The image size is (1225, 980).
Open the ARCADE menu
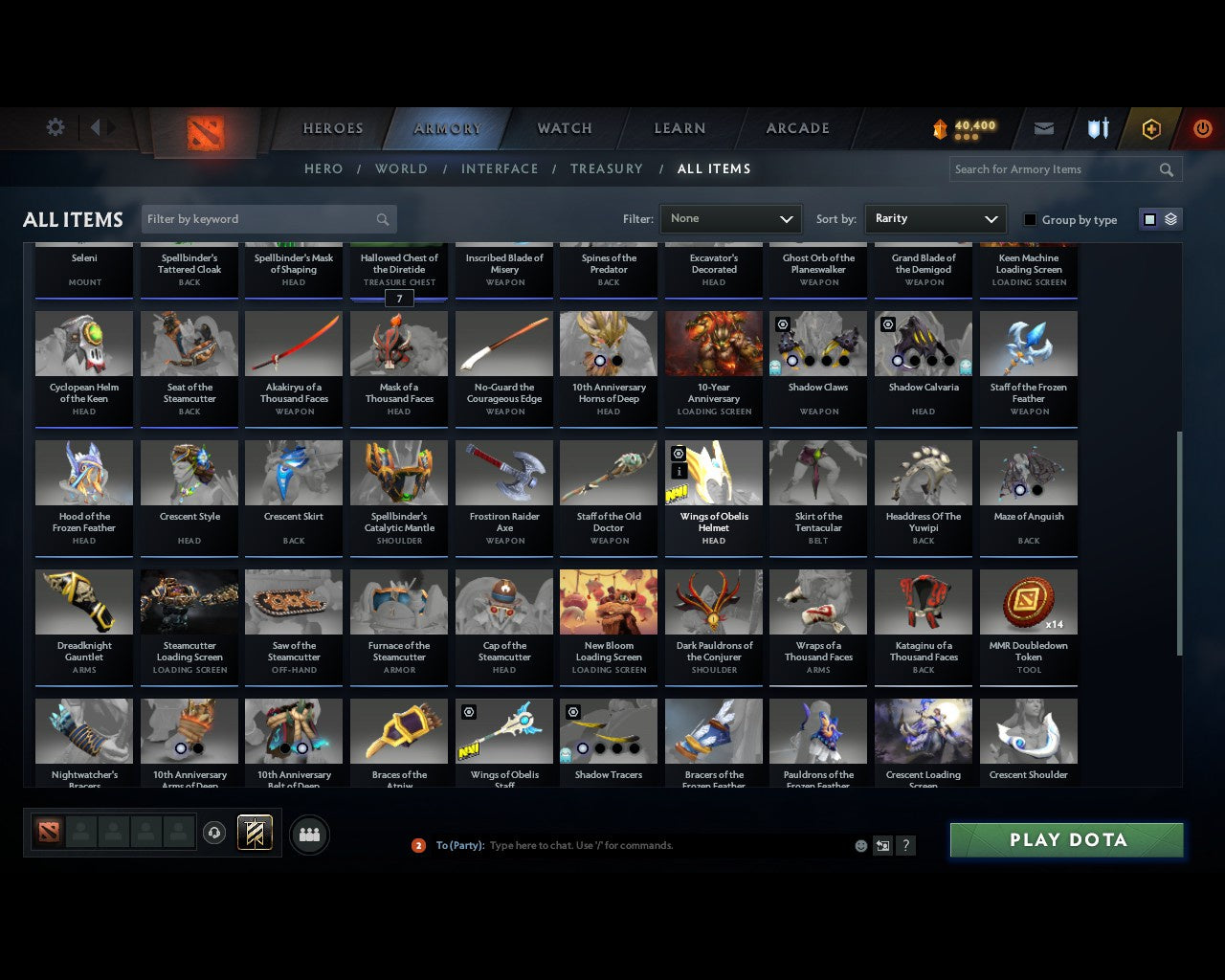[795, 127]
